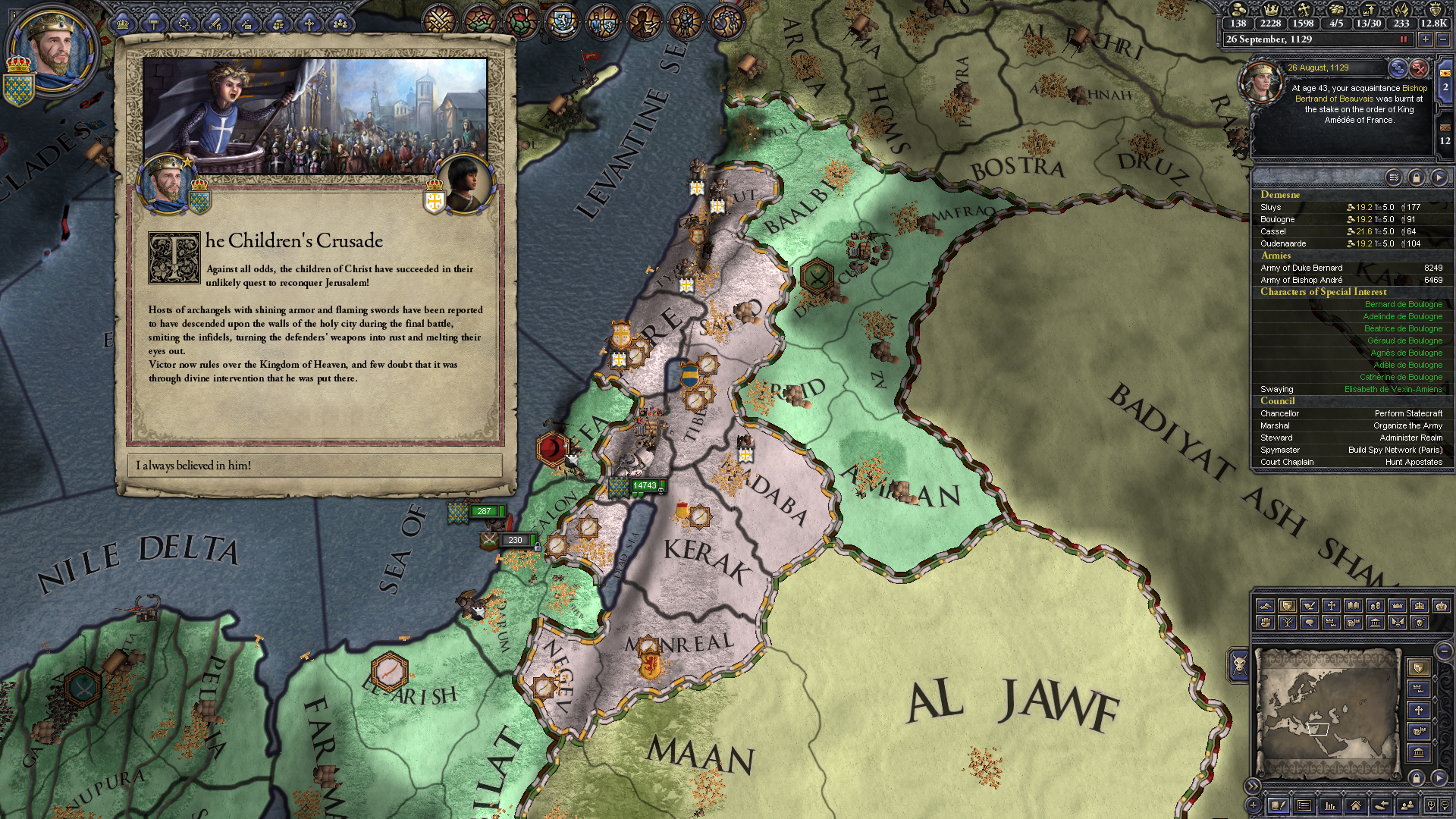Open the ledger bar-chart button
Image resolution: width=1456 pixels, height=819 pixels.
tap(1329, 805)
